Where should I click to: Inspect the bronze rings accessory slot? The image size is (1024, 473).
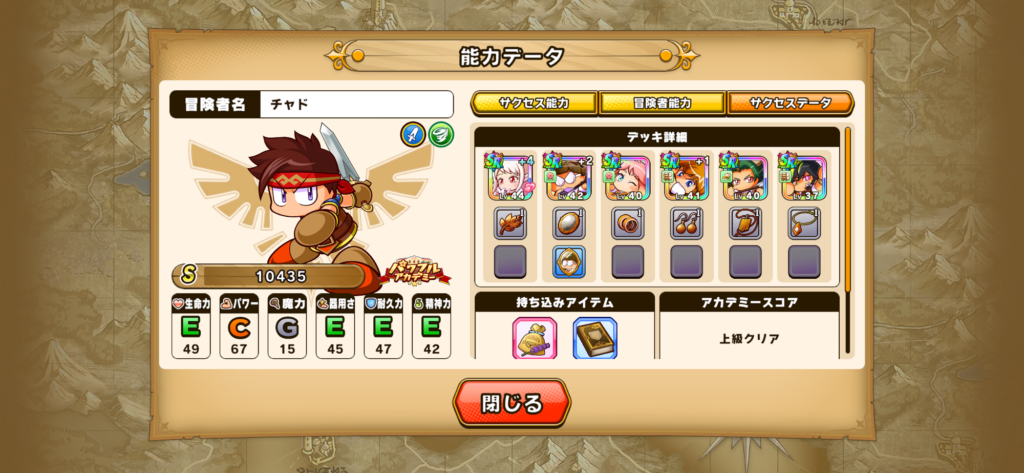[x=628, y=222]
